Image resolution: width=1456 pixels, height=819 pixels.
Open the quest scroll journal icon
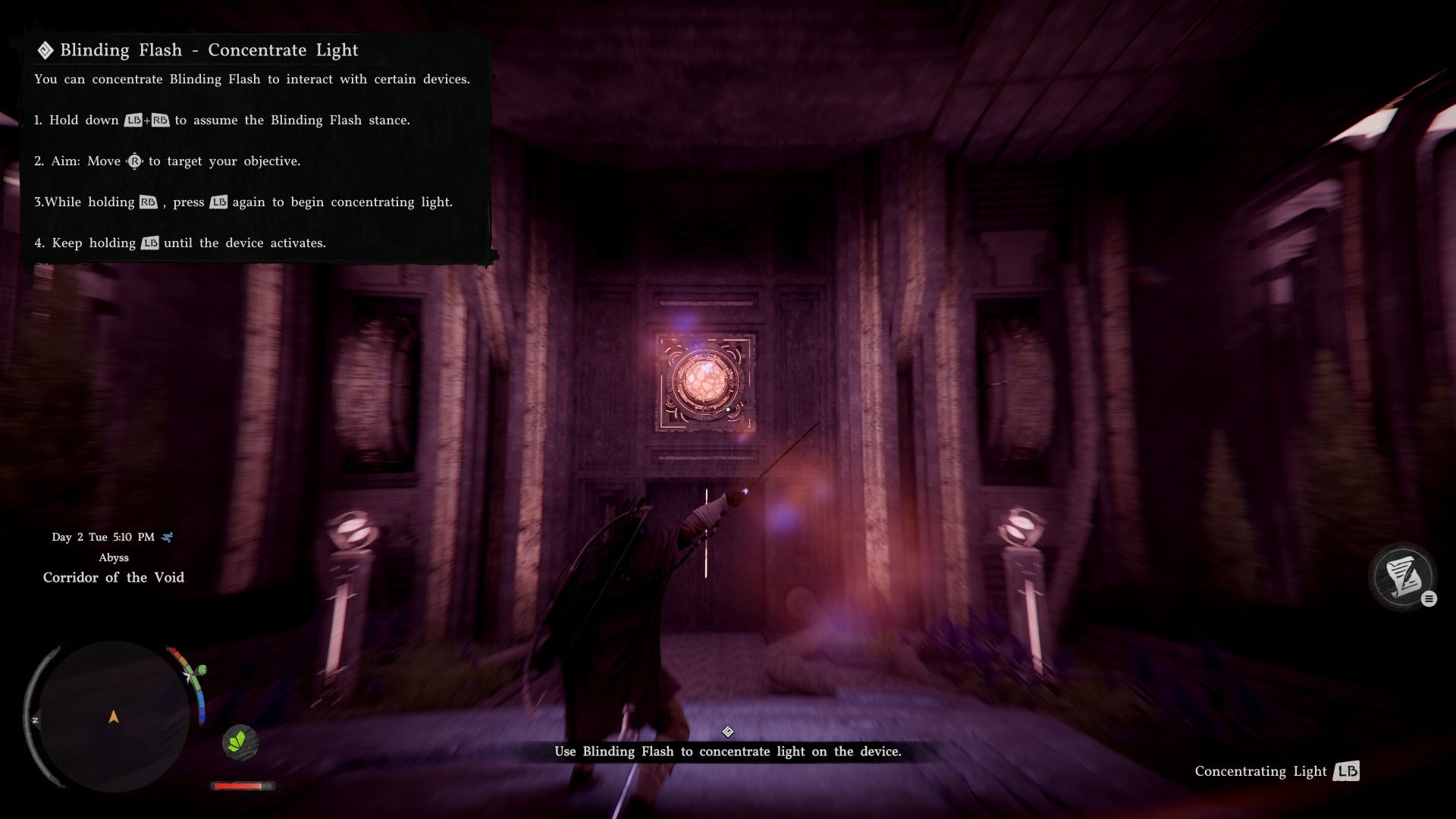(x=1402, y=576)
